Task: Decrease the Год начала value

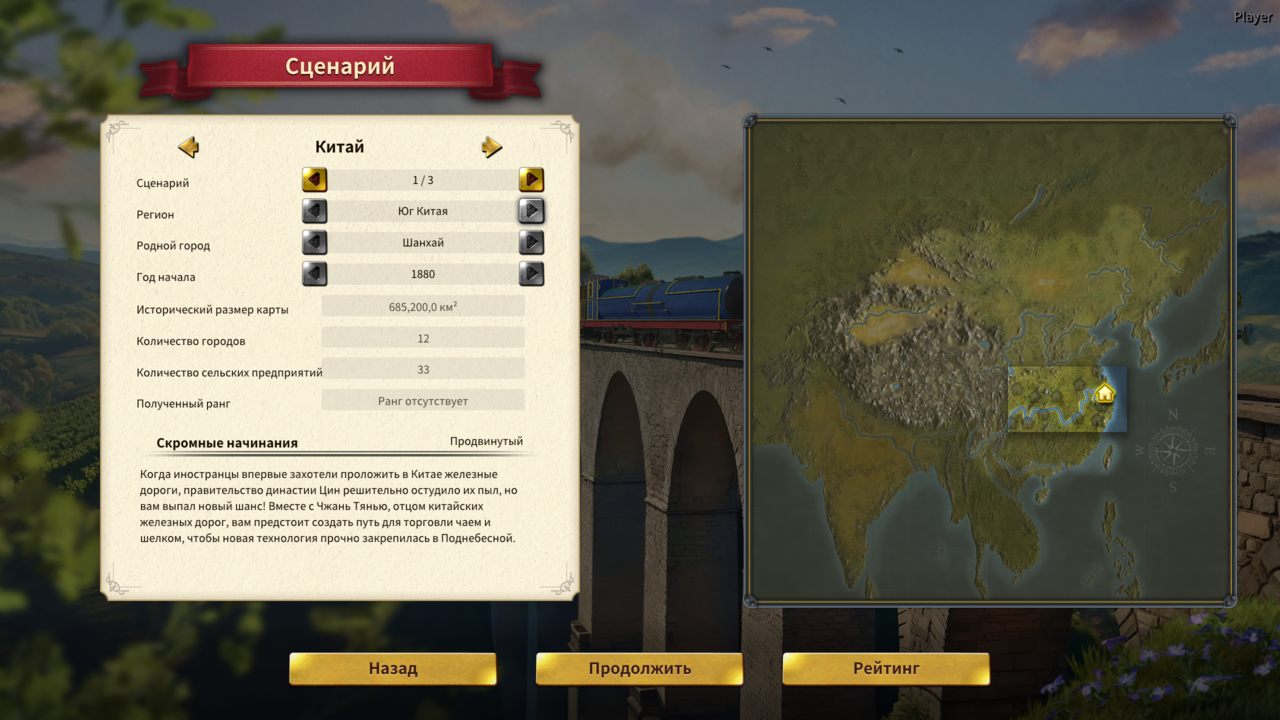Action: 315,274
